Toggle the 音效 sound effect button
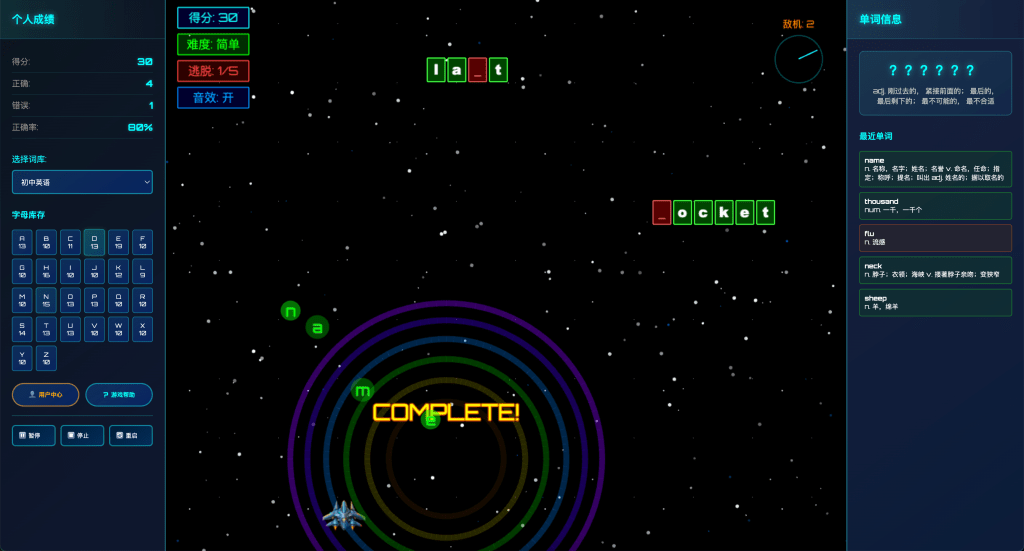The width and height of the screenshot is (1024, 551). 213,98
